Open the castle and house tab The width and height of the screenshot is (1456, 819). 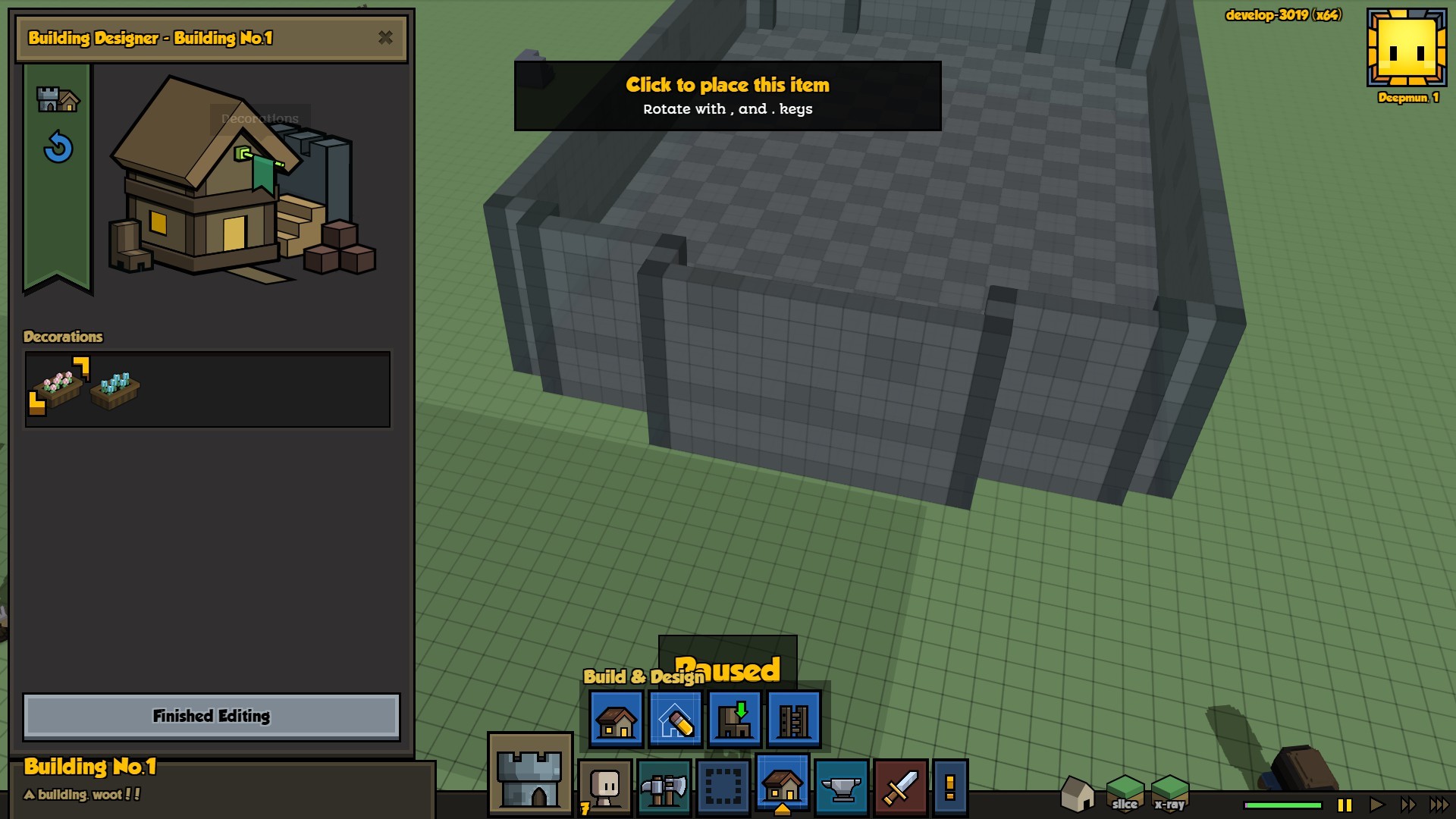58,99
